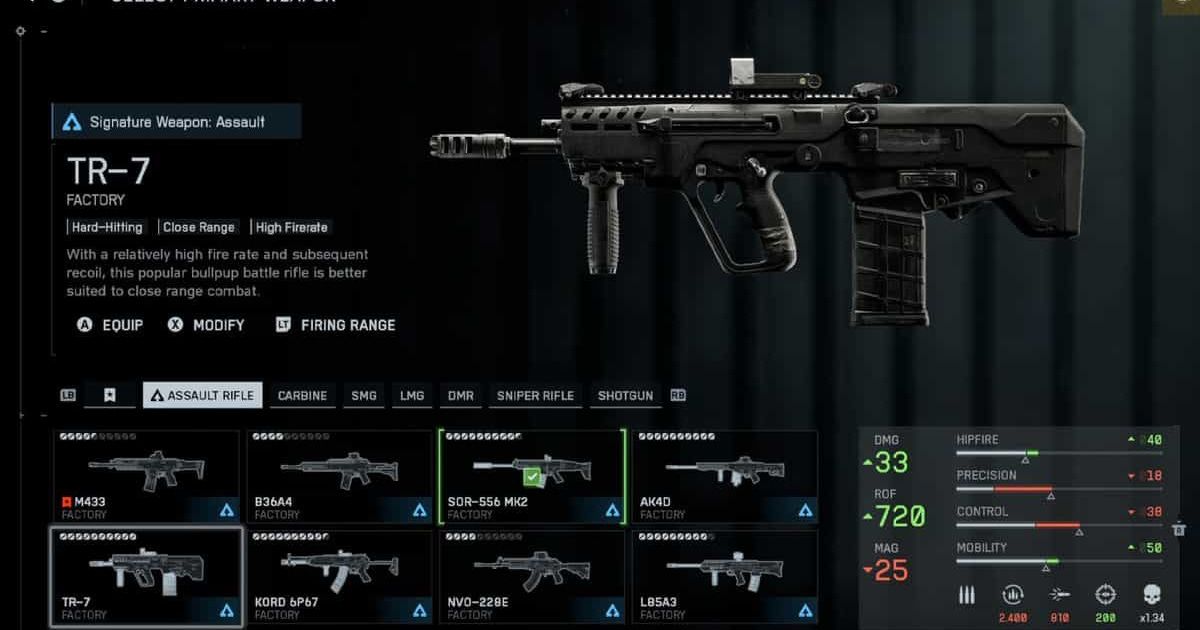Select the M433 assault rifle tile
The image size is (1200, 630).
(146, 476)
